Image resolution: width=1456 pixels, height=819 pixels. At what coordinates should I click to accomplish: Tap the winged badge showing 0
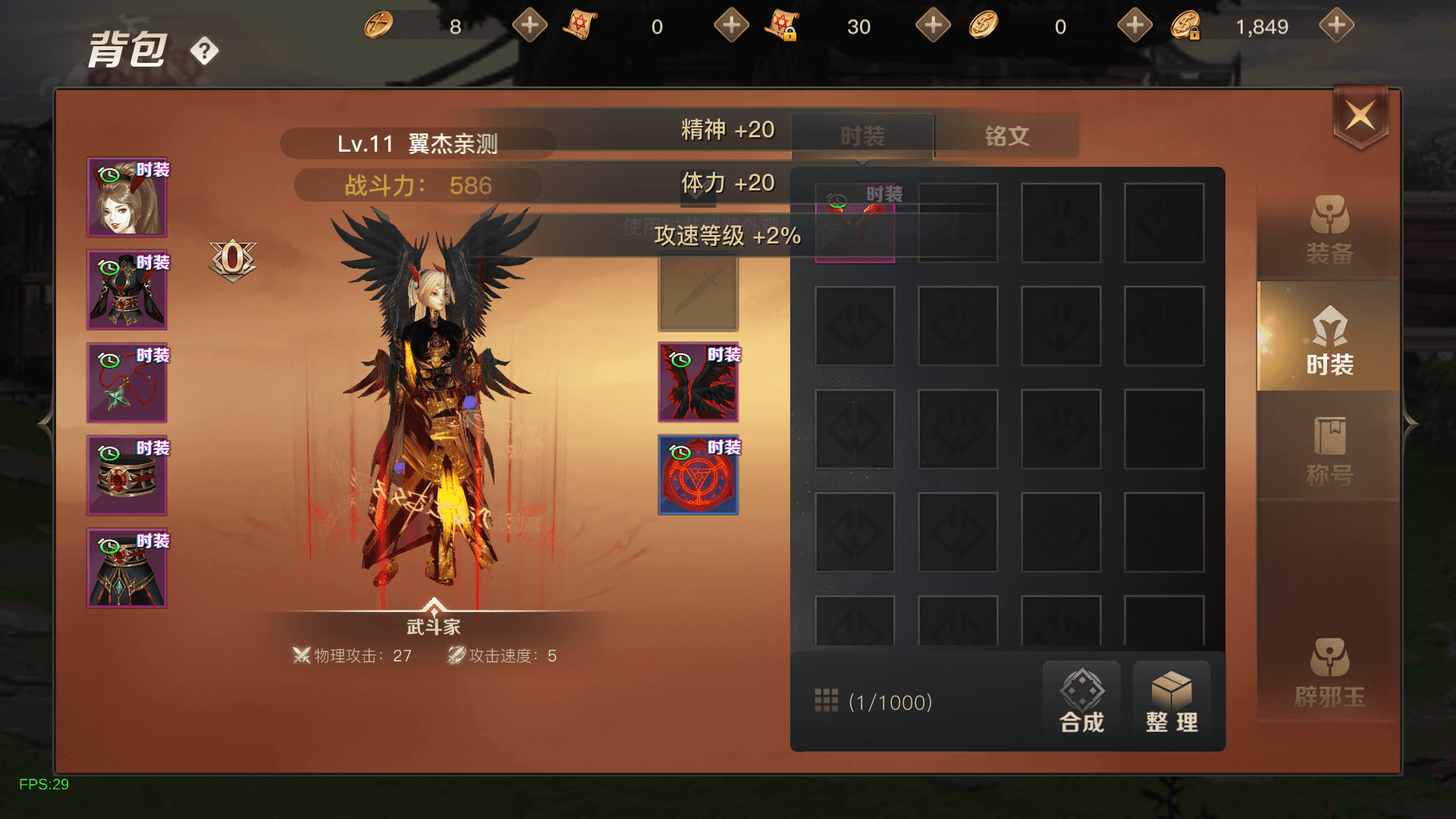(233, 259)
